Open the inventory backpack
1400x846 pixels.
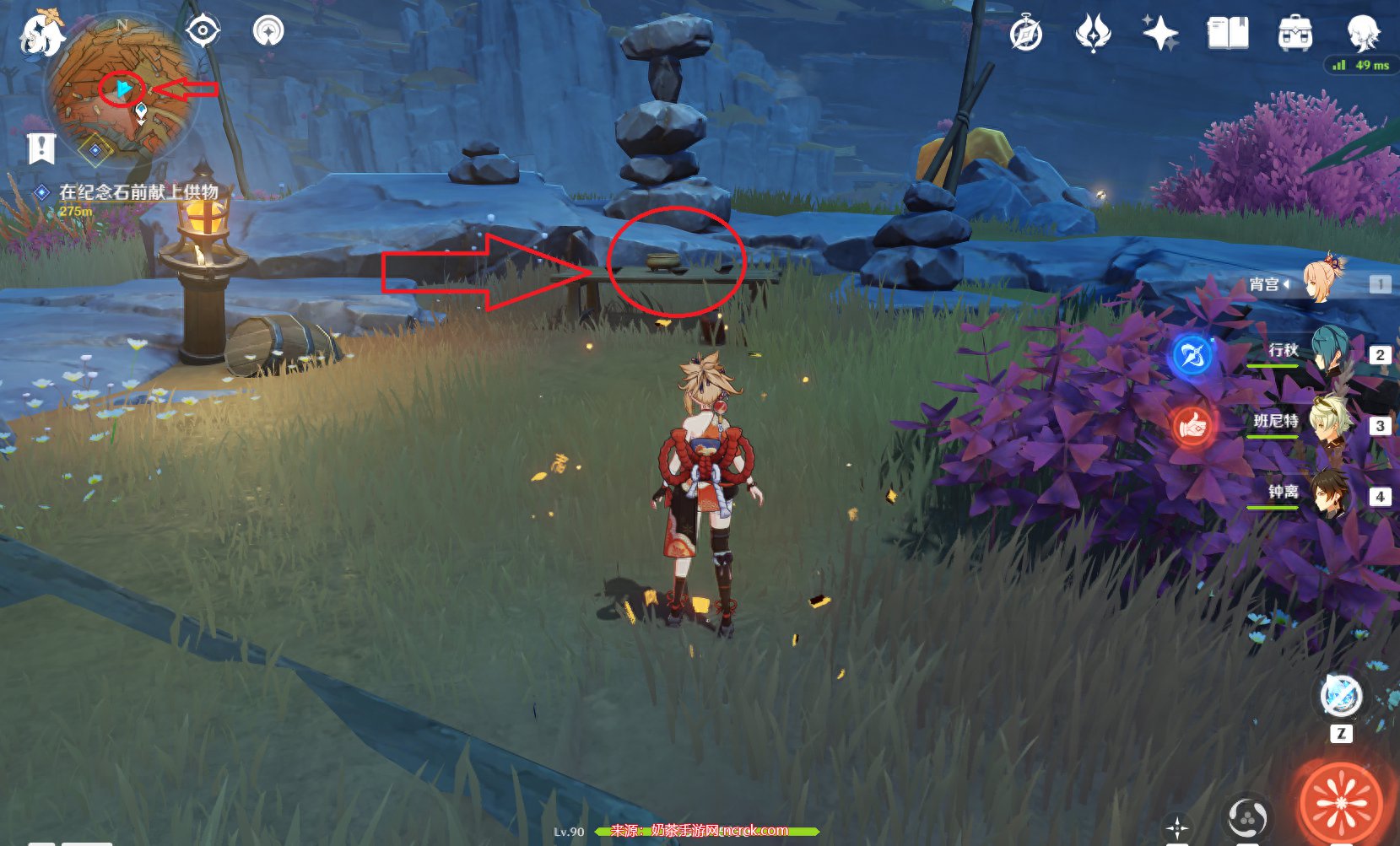click(x=1295, y=35)
